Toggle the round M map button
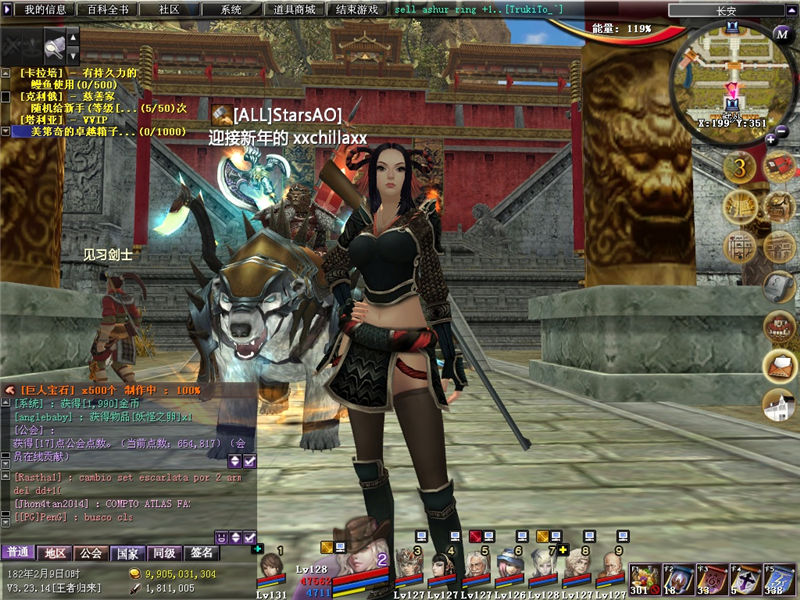 (x=783, y=33)
